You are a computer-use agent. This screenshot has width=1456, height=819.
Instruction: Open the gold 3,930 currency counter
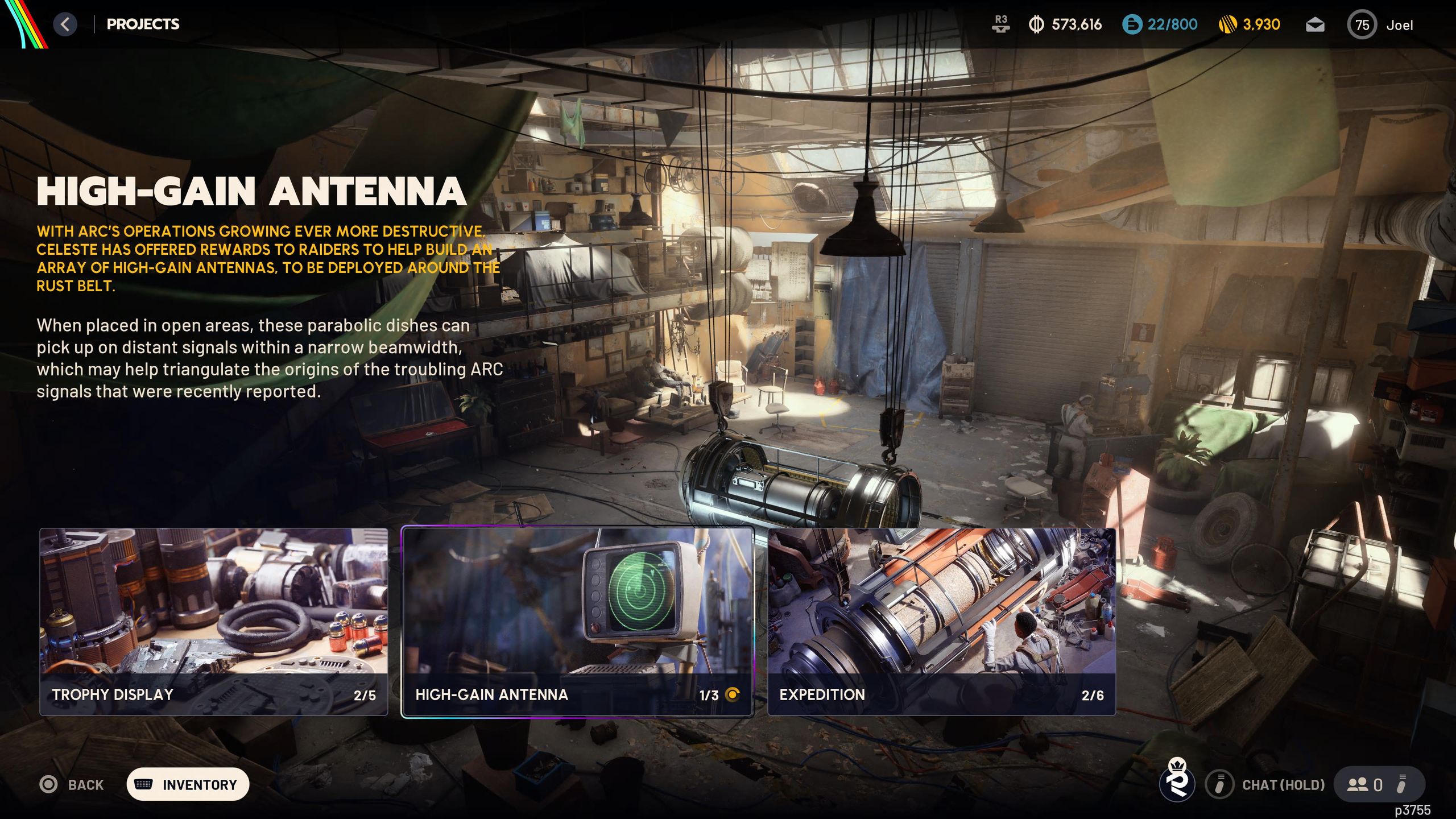(1250, 24)
